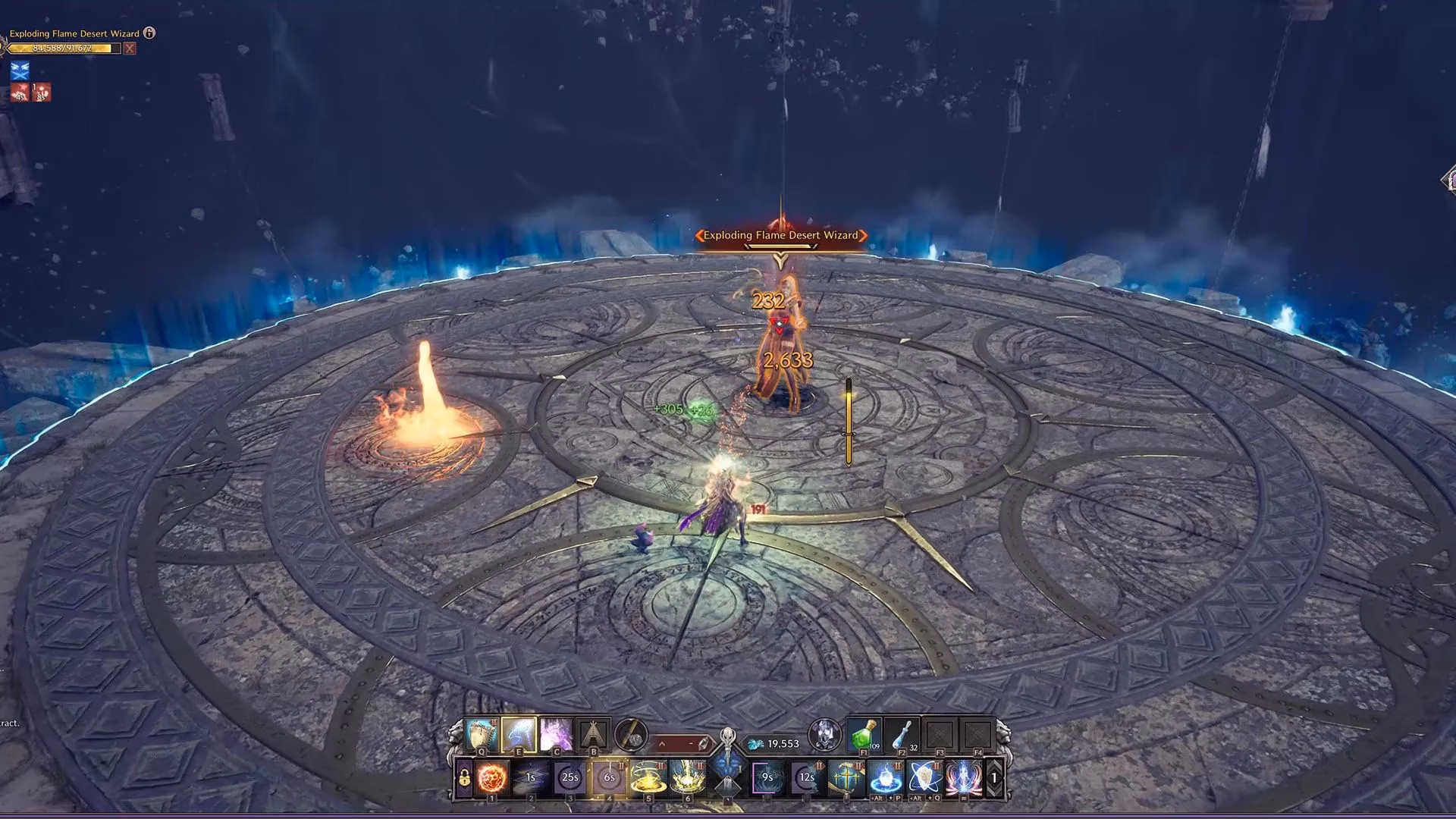Click the armor portrait icon beside the currency display
Screen dimensions: 1456x819
[x=824, y=736]
